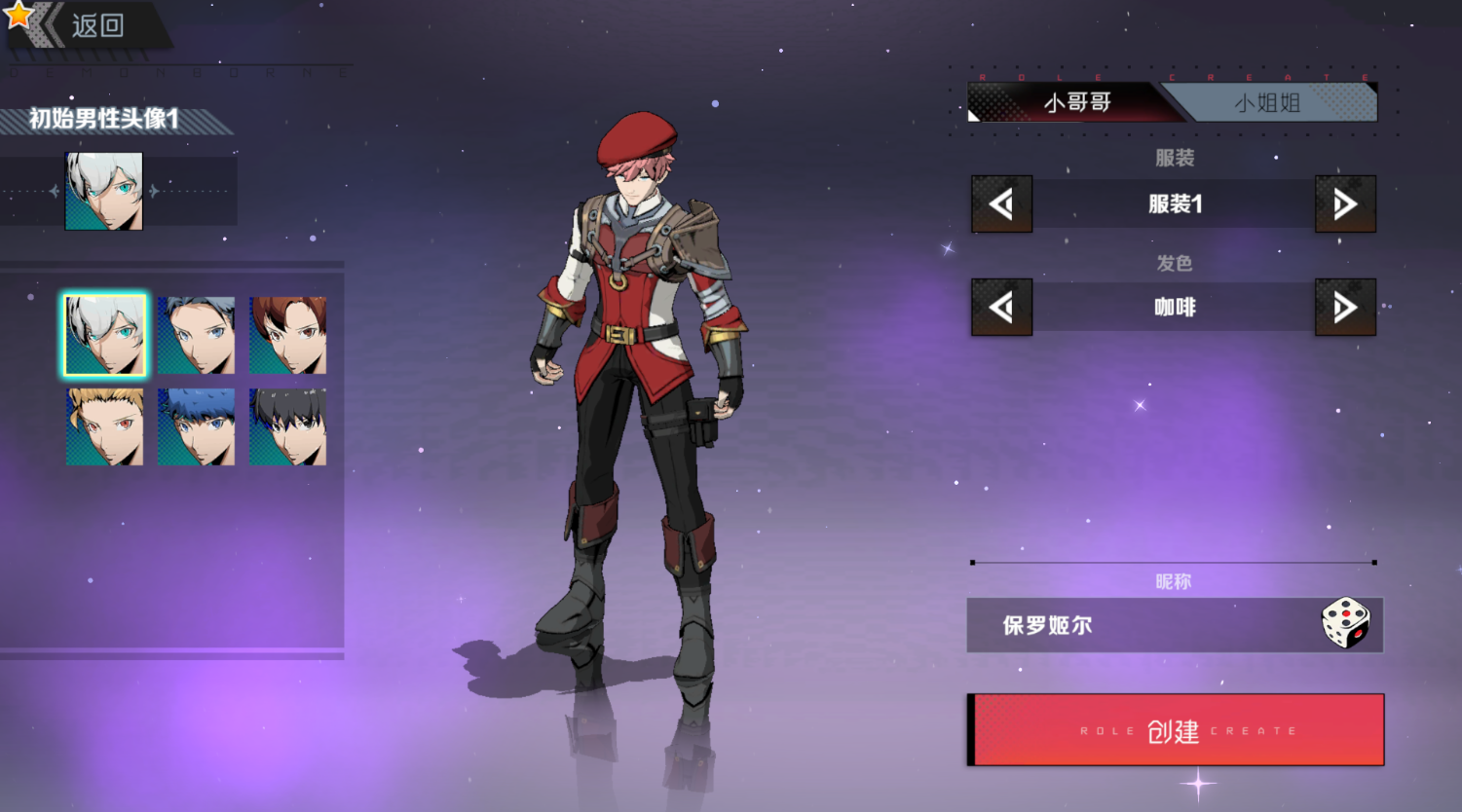1462x812 pixels.
Task: Pick the blue spiky-haired avatar portrait
Action: pos(196,426)
